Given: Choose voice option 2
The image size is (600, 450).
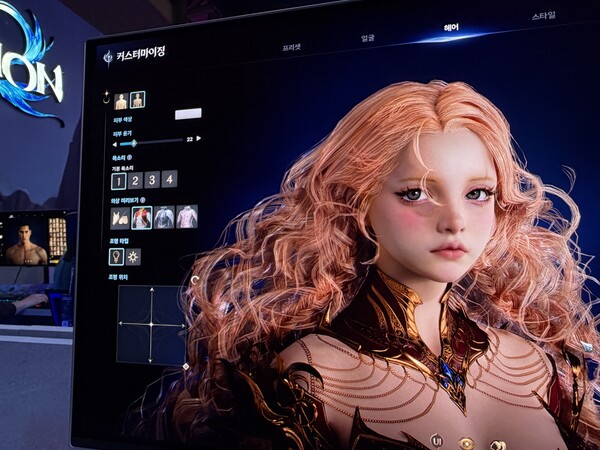Looking at the screenshot, I should click(x=135, y=180).
